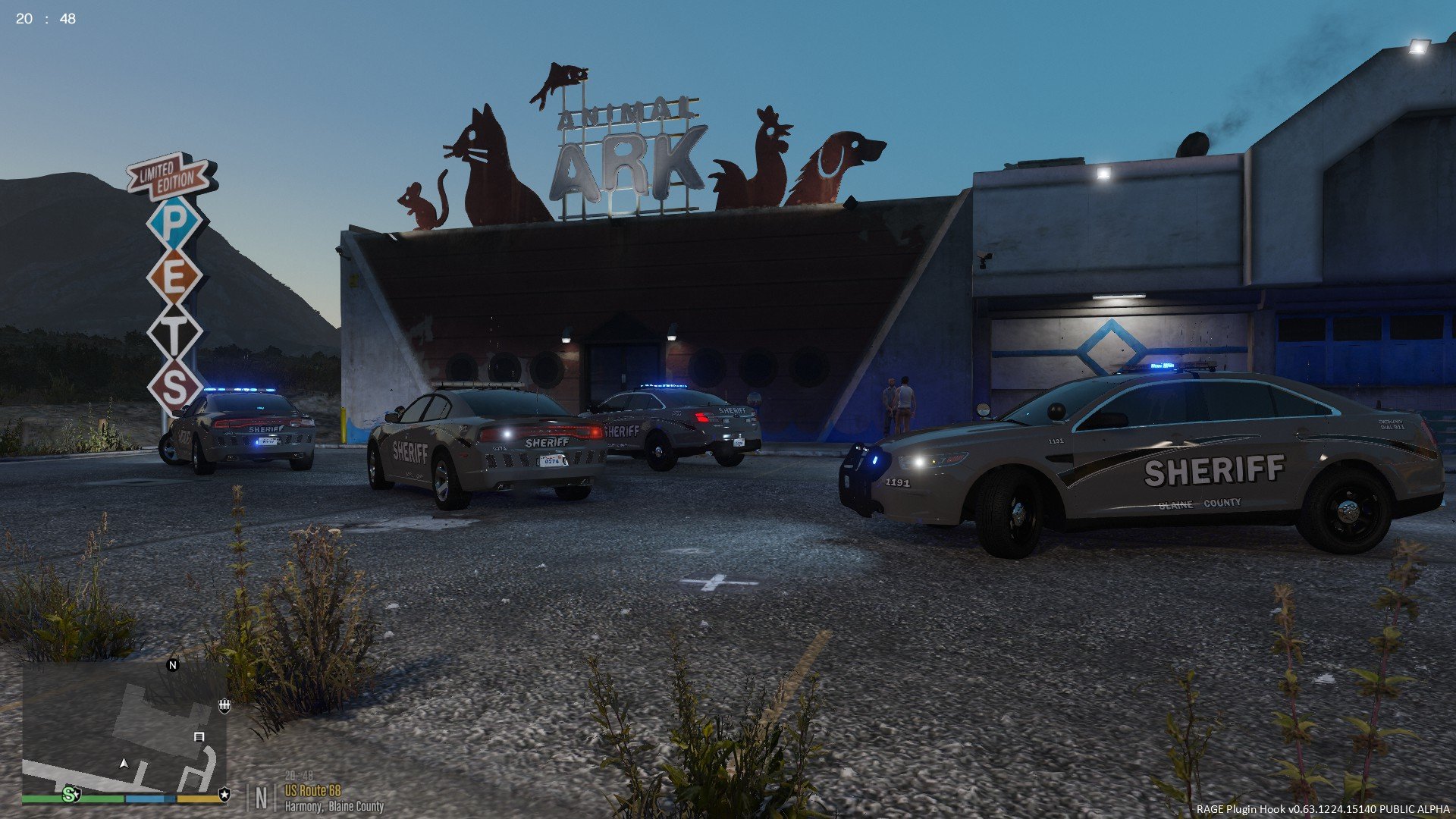Click the striped shield blip on minimap edge
1456x819 pixels.
224,706
